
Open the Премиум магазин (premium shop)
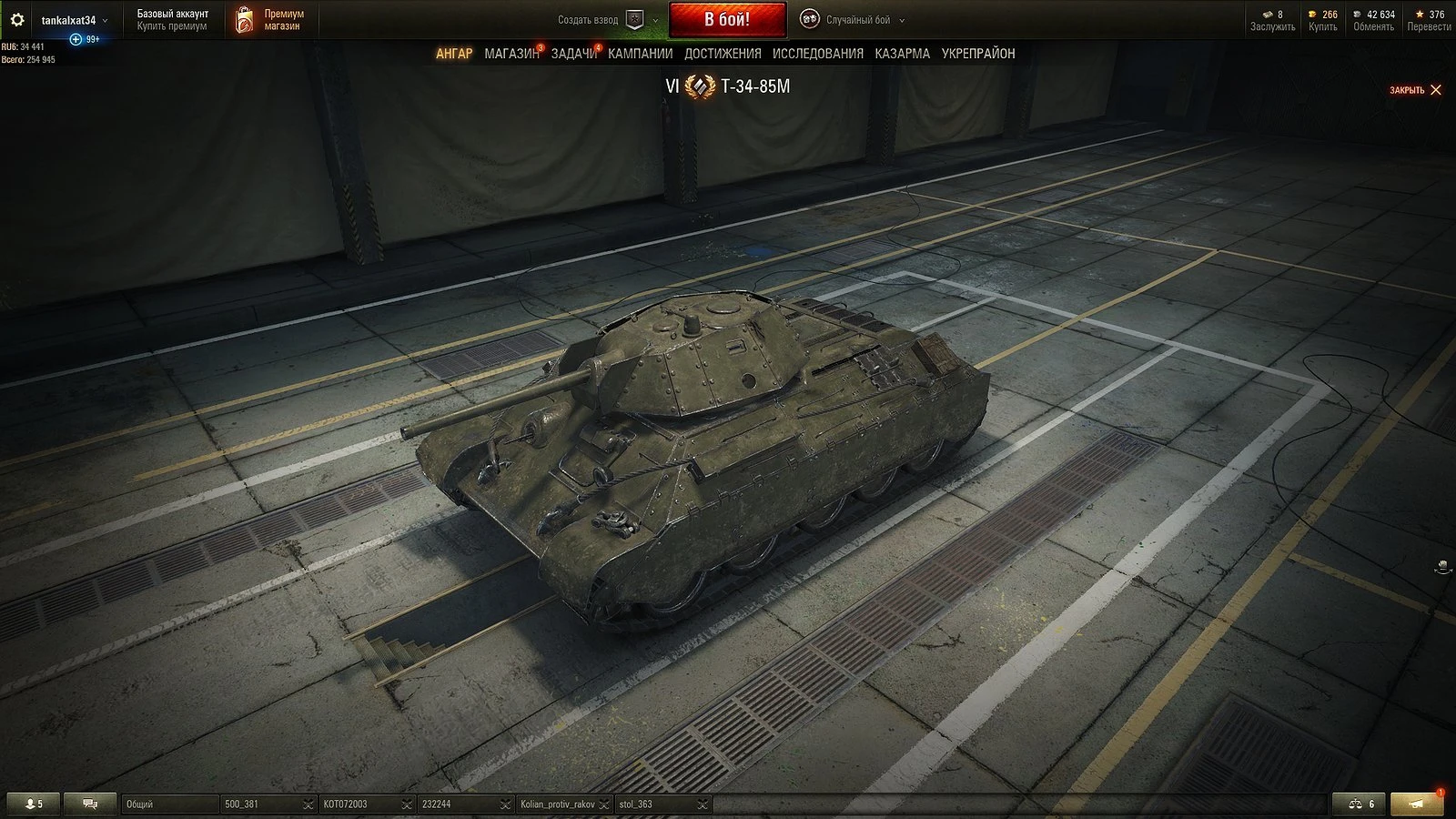[x=268, y=19]
